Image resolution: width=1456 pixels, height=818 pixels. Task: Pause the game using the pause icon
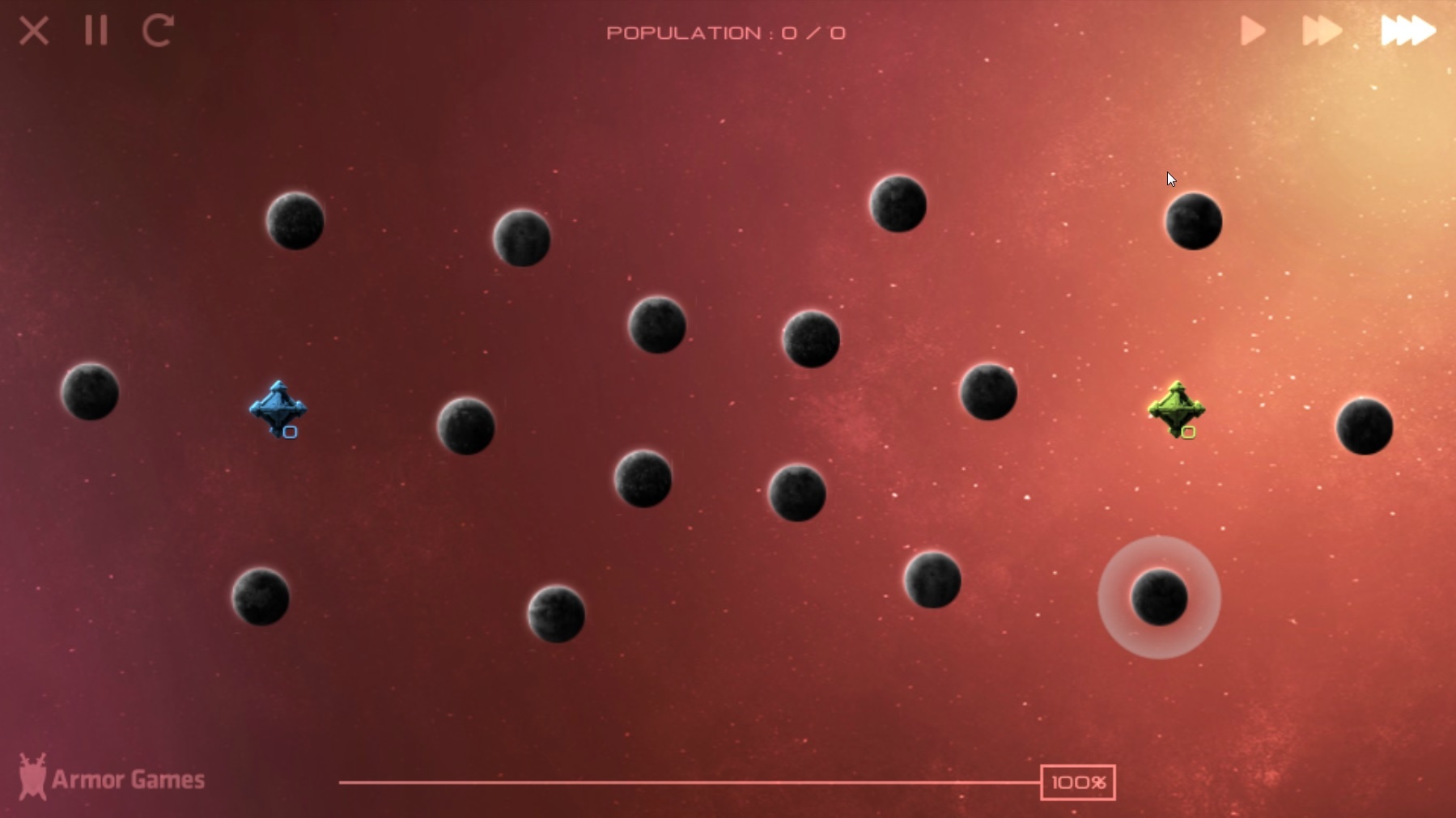point(95,31)
